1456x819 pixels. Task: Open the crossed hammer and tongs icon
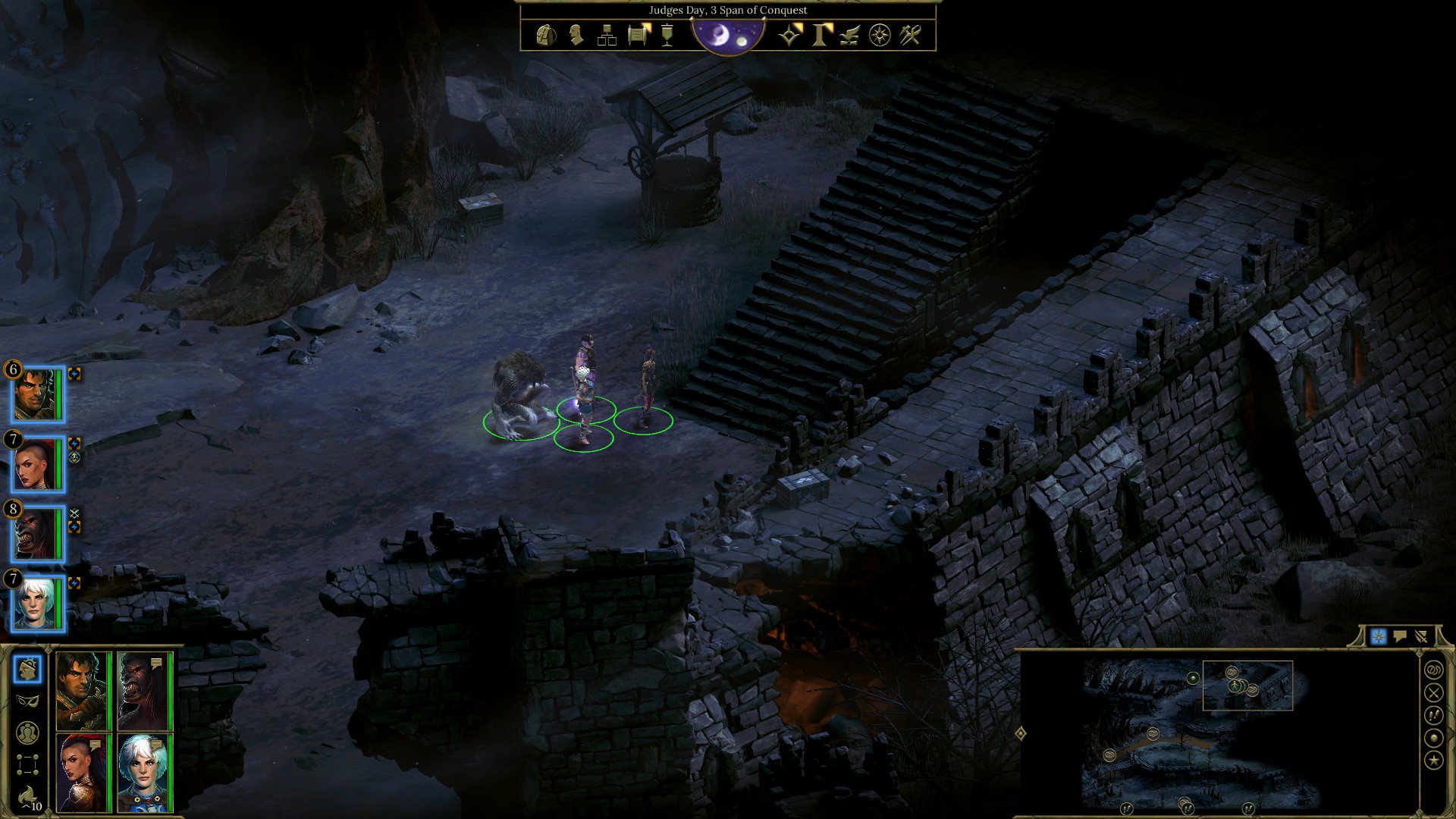pos(910,36)
